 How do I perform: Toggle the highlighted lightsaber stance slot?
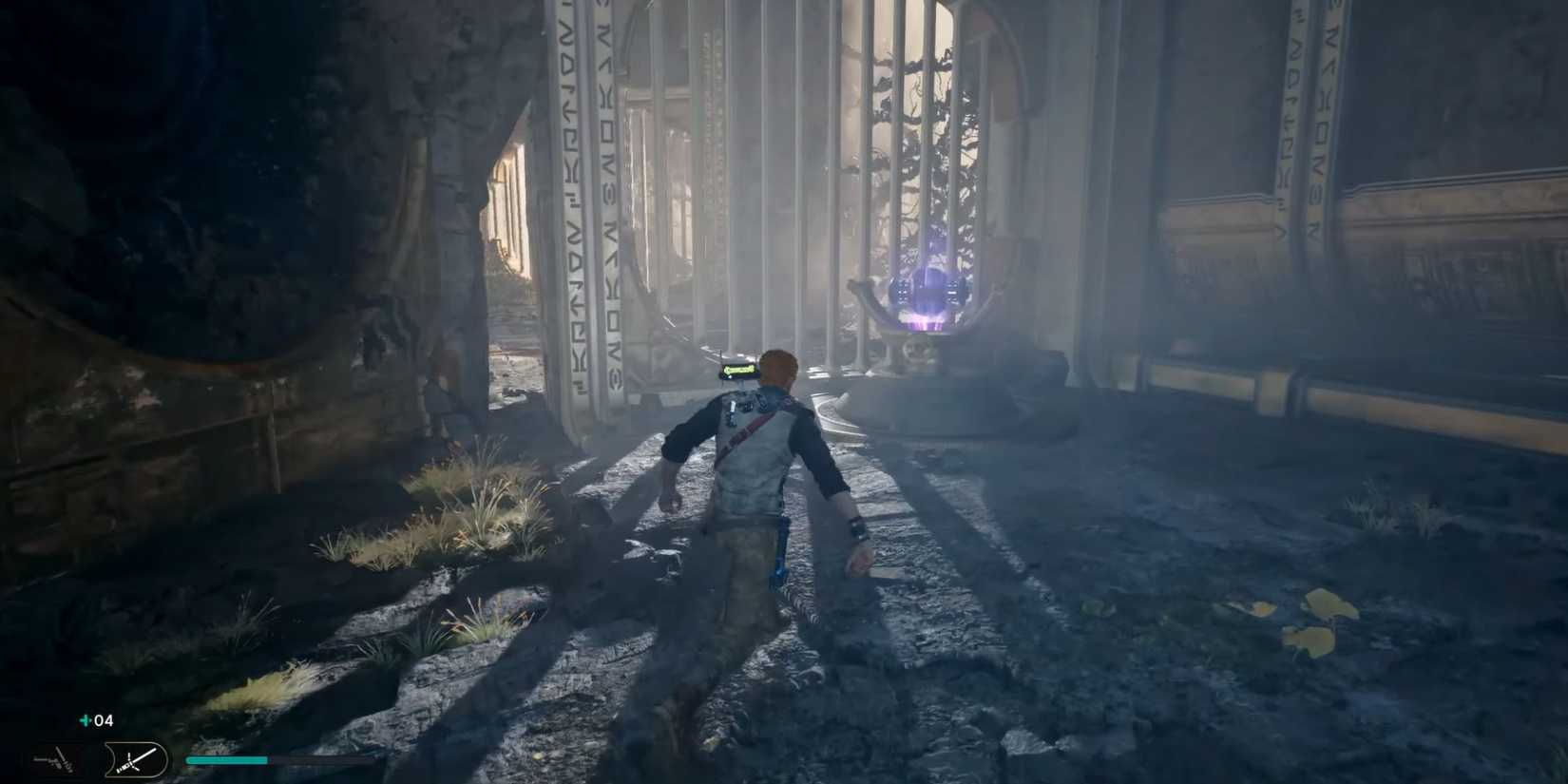pos(133,760)
